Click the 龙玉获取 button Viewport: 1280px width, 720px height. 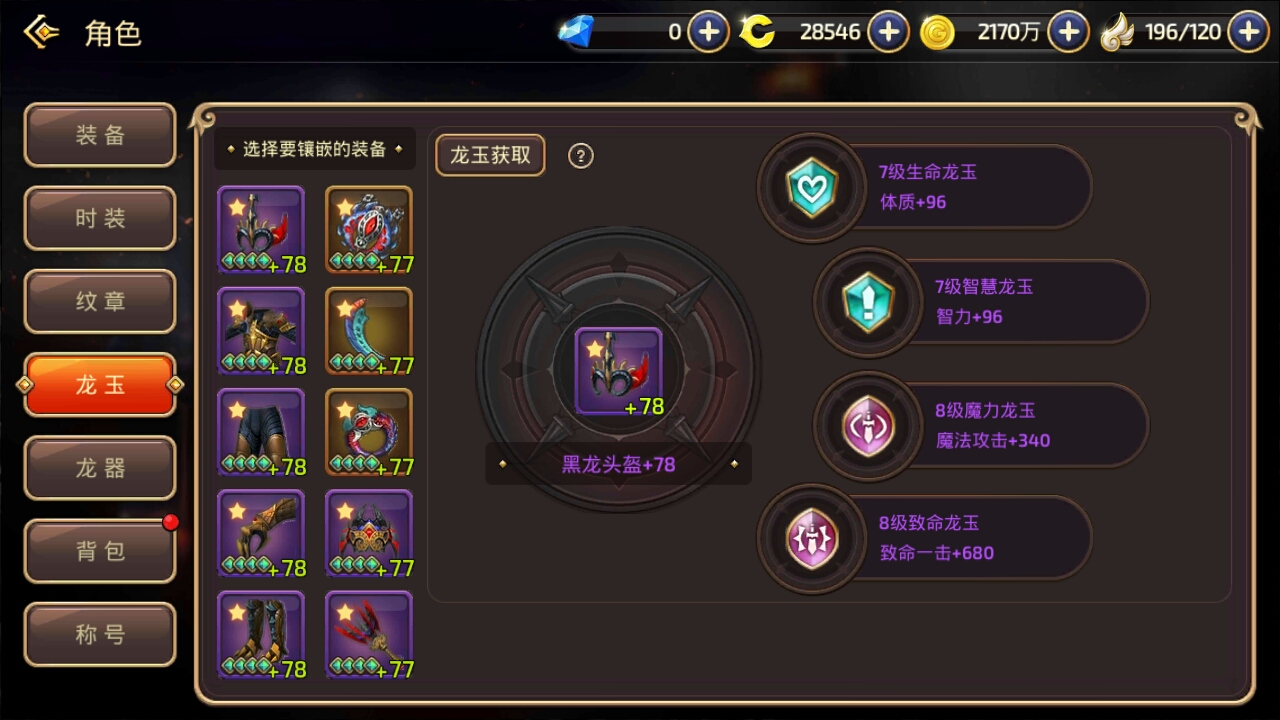[490, 155]
